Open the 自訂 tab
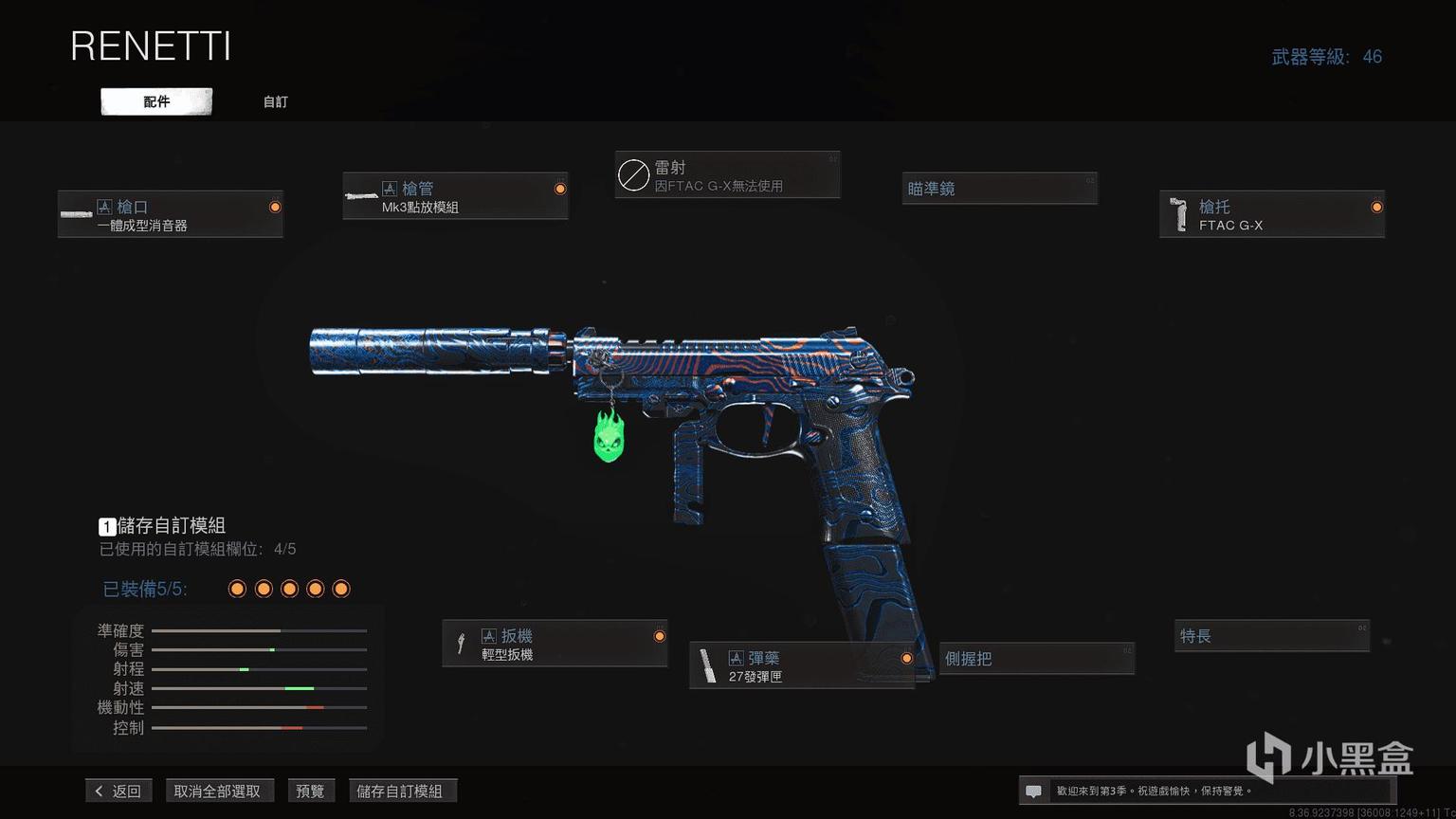Screen dimensions: 1456x819 pyautogui.click(x=275, y=101)
